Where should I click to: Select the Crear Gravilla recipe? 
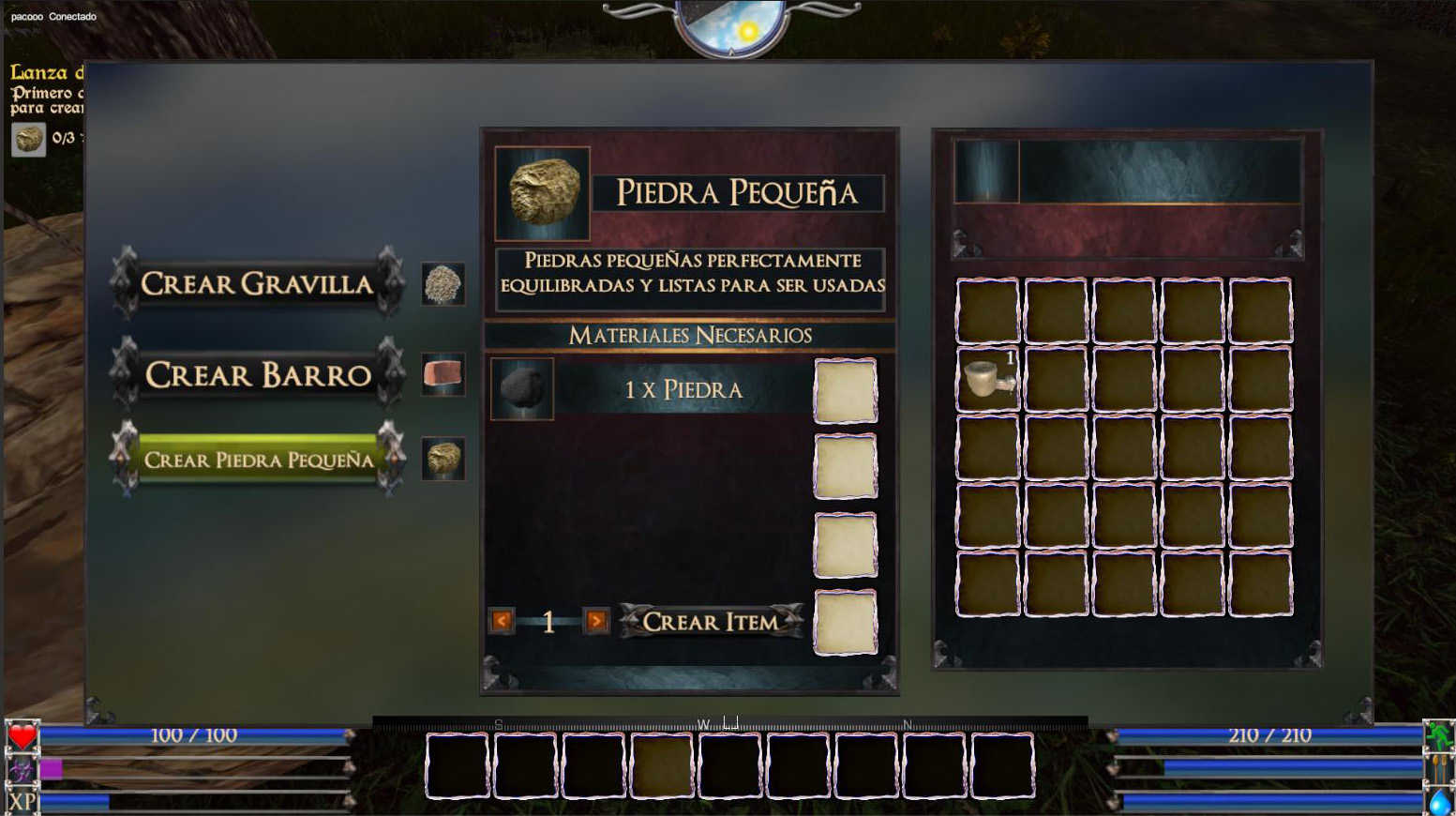tap(257, 283)
